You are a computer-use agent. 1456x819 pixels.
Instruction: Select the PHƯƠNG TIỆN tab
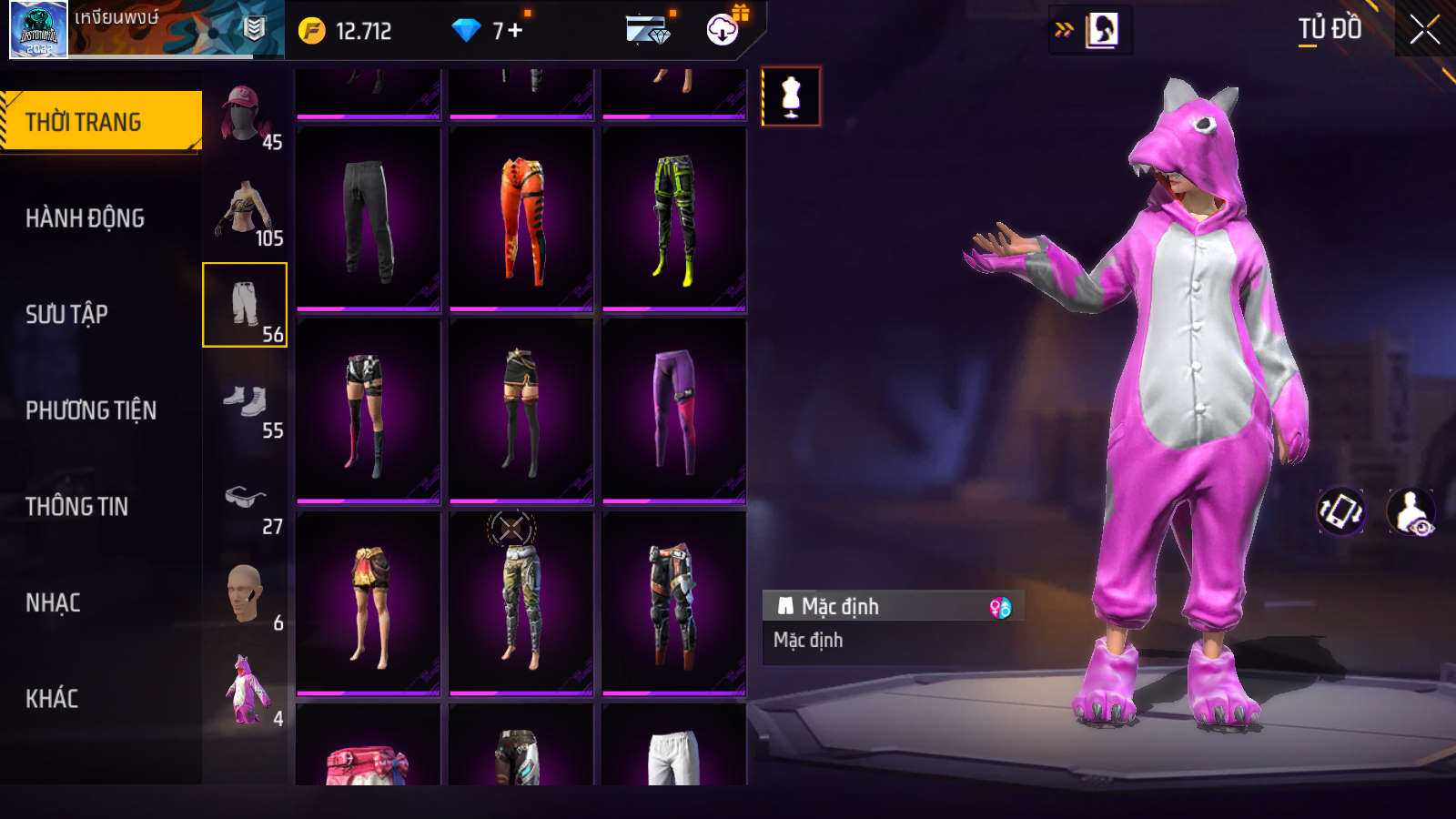91,410
